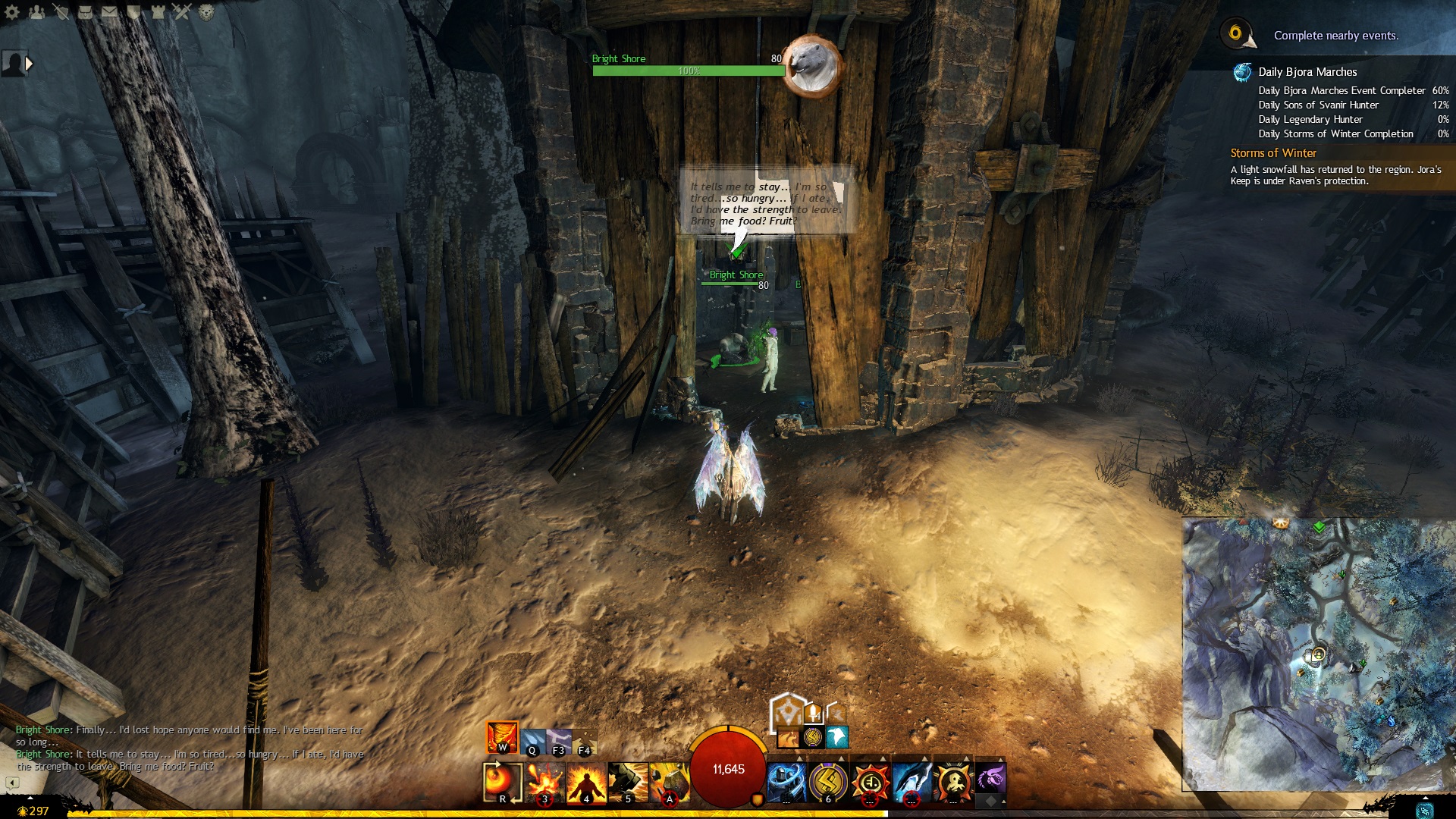Open the guild shield icon

(133, 12)
